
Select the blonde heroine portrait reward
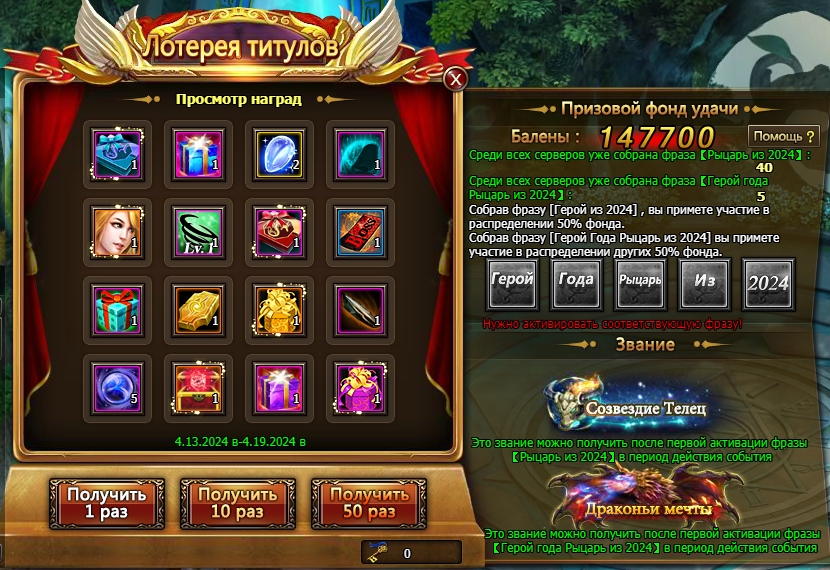[117, 231]
